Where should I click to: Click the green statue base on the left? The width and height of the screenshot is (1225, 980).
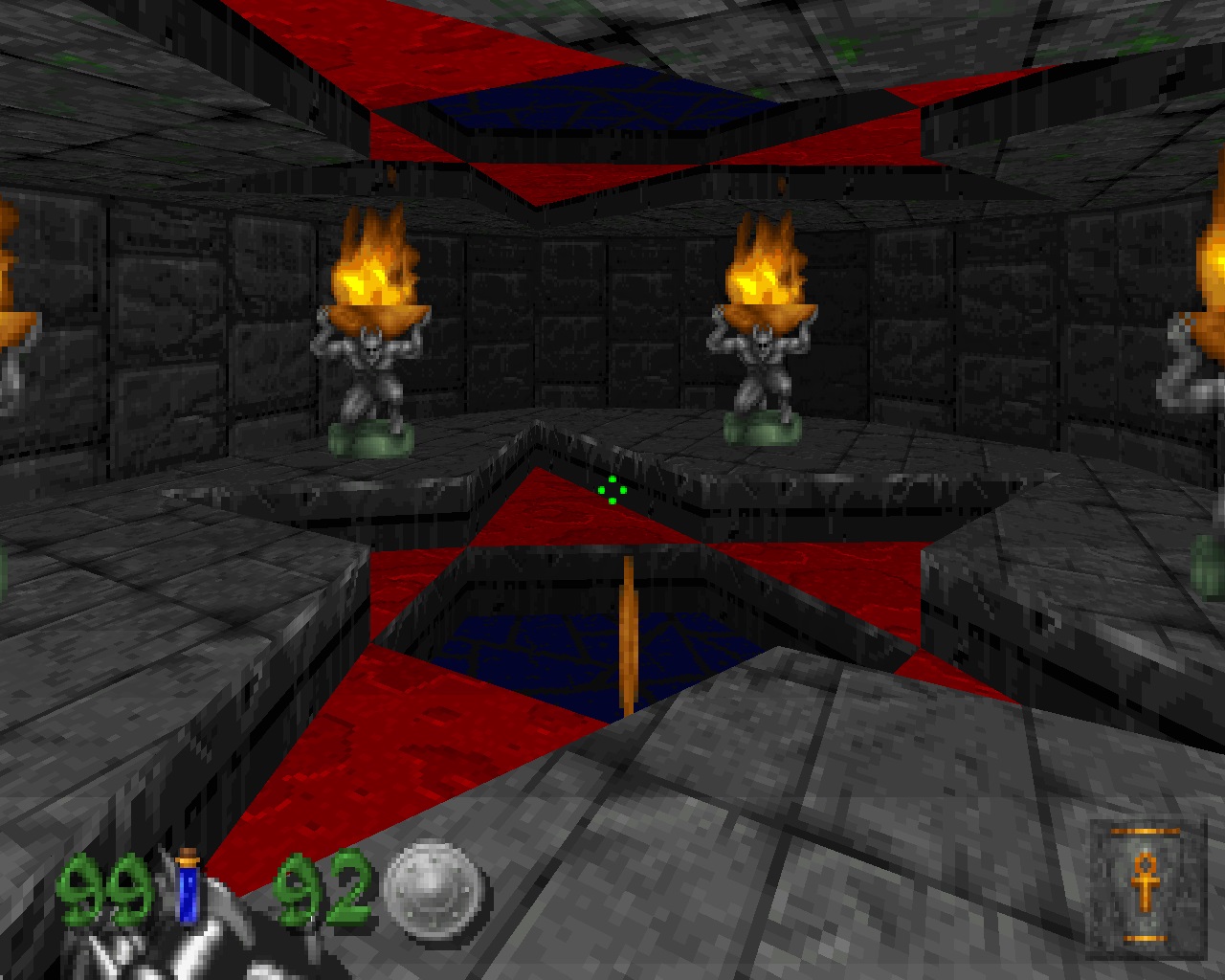(x=368, y=440)
